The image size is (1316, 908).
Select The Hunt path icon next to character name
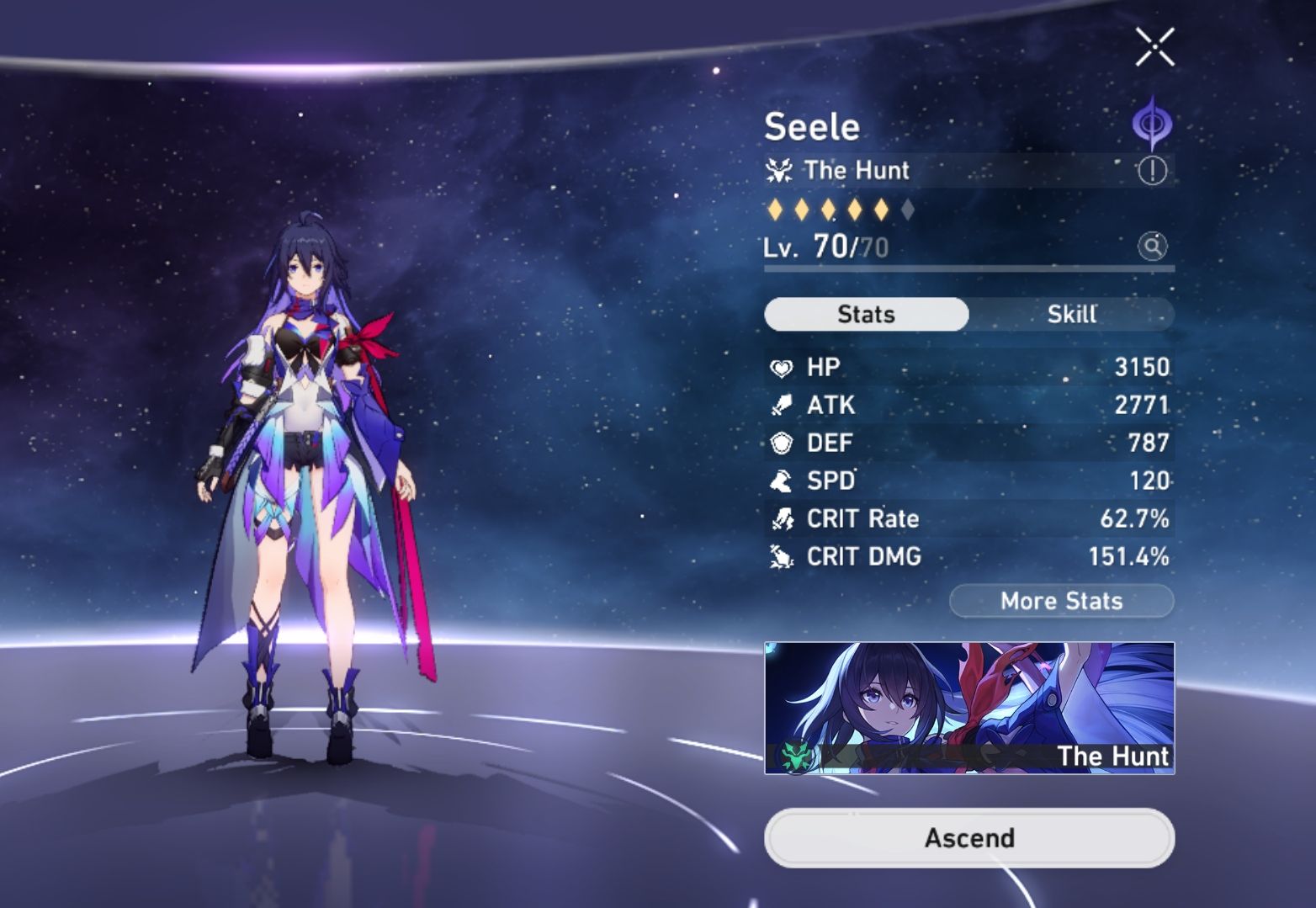click(x=780, y=170)
